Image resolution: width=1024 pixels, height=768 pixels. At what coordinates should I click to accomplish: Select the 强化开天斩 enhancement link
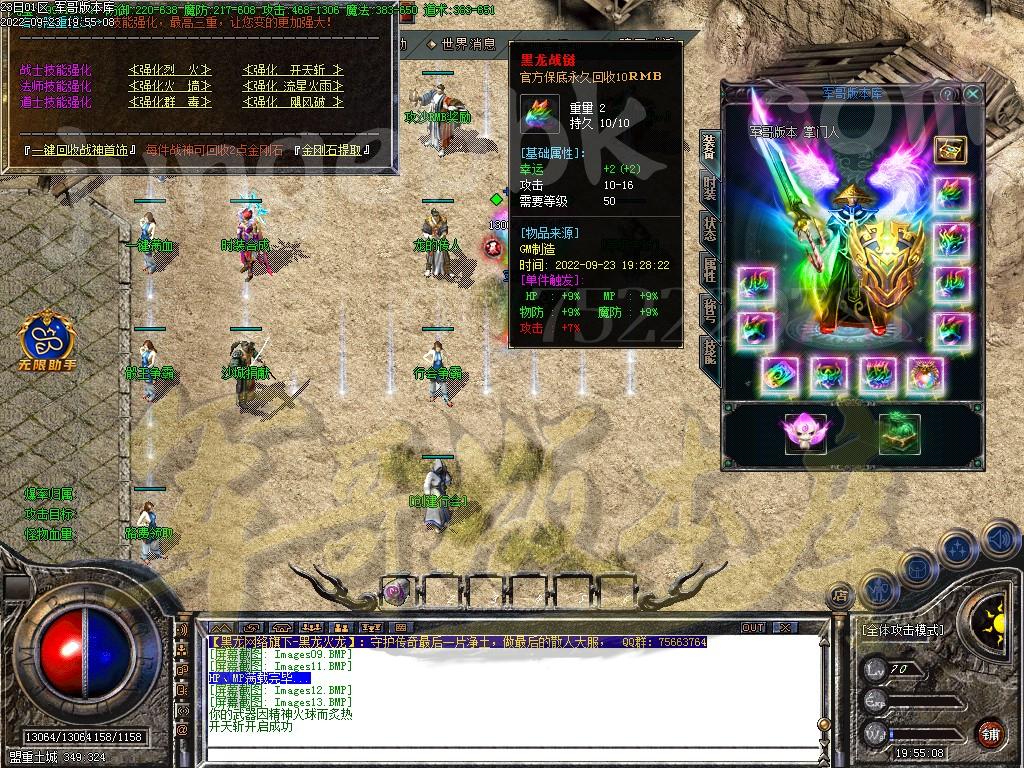tap(293, 70)
